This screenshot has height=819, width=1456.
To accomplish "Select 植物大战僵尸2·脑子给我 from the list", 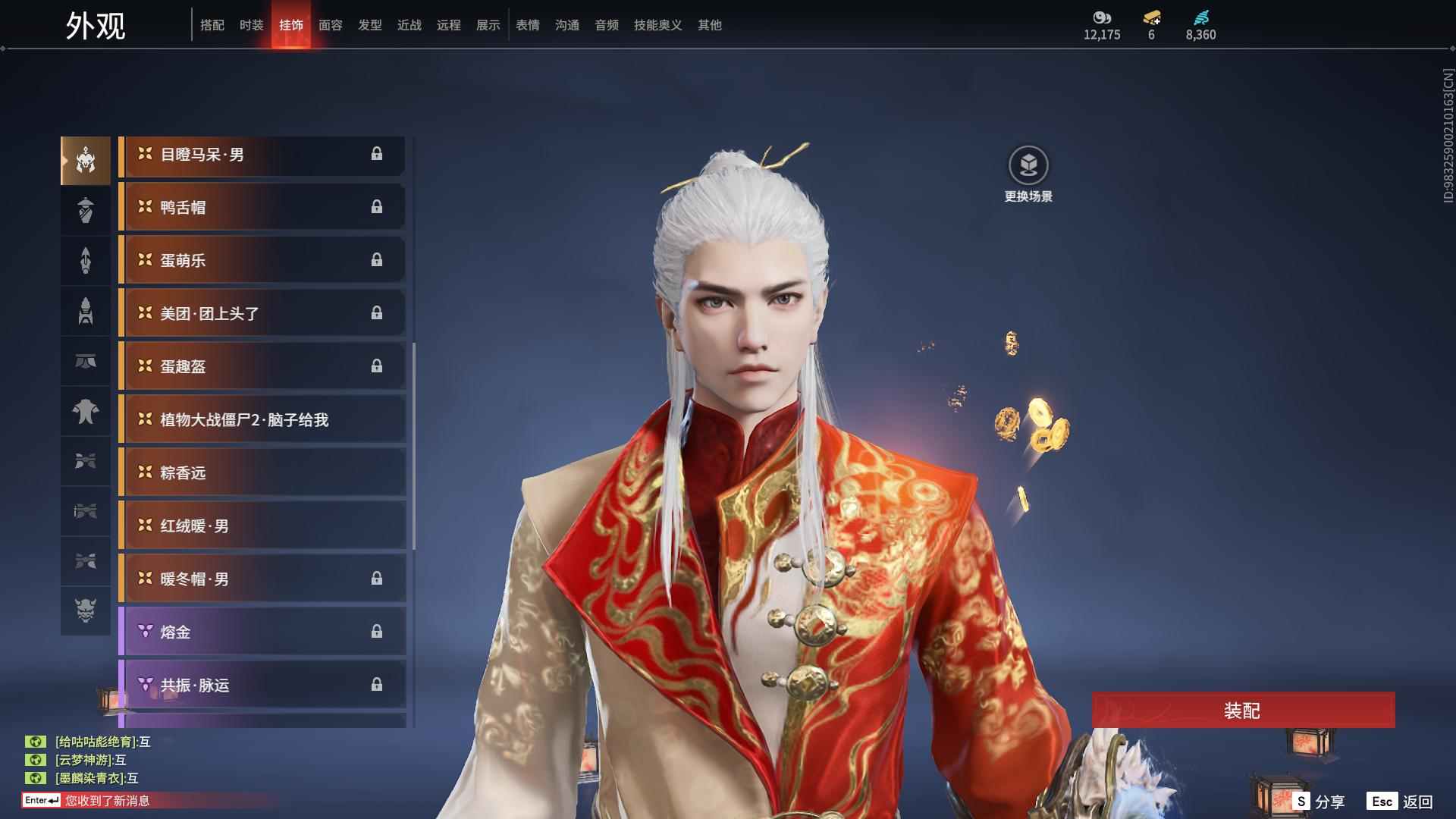I will (262, 419).
